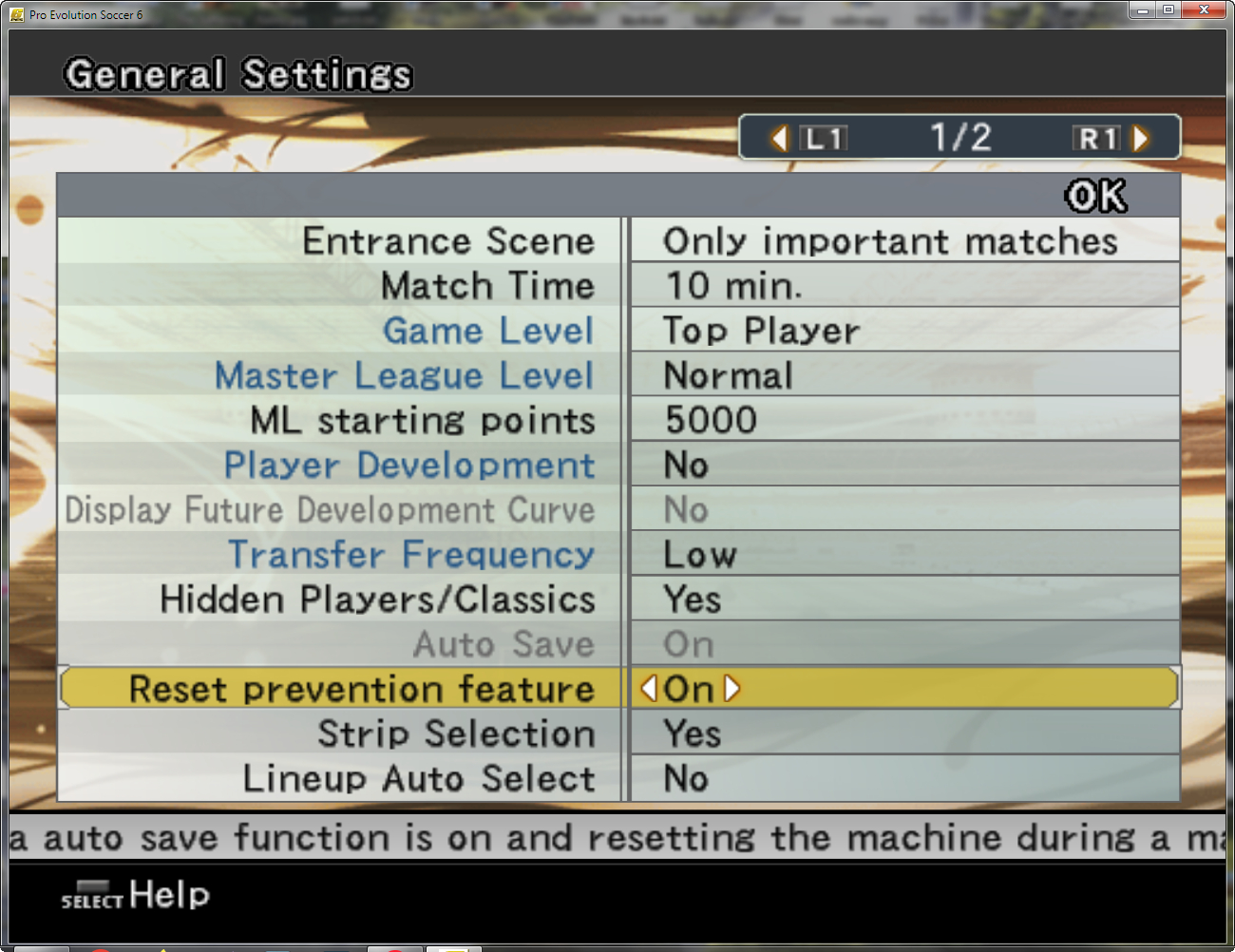Confirm settings with OK

[x=1094, y=195]
